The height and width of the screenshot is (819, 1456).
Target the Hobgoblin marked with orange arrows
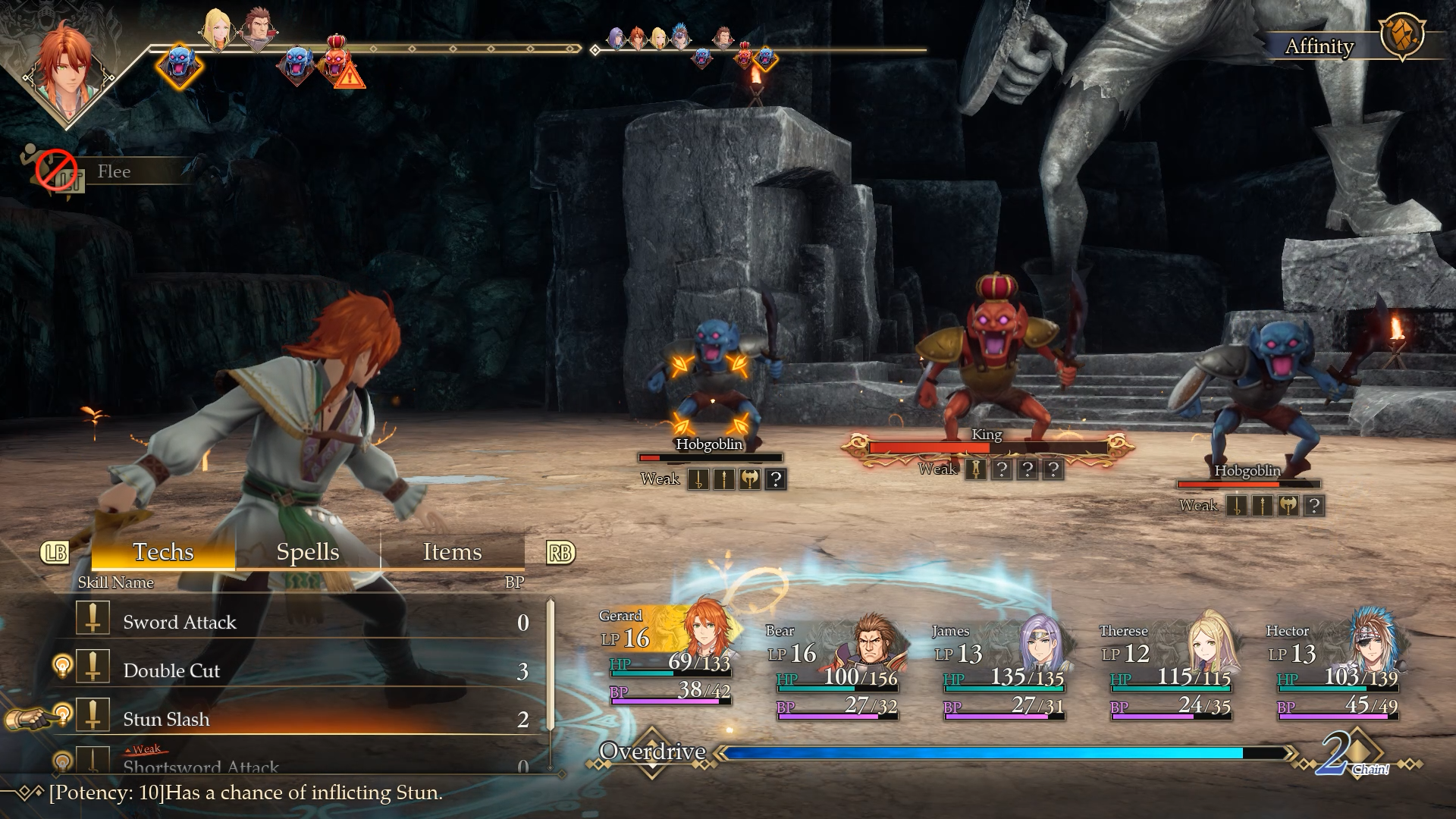coord(710,372)
